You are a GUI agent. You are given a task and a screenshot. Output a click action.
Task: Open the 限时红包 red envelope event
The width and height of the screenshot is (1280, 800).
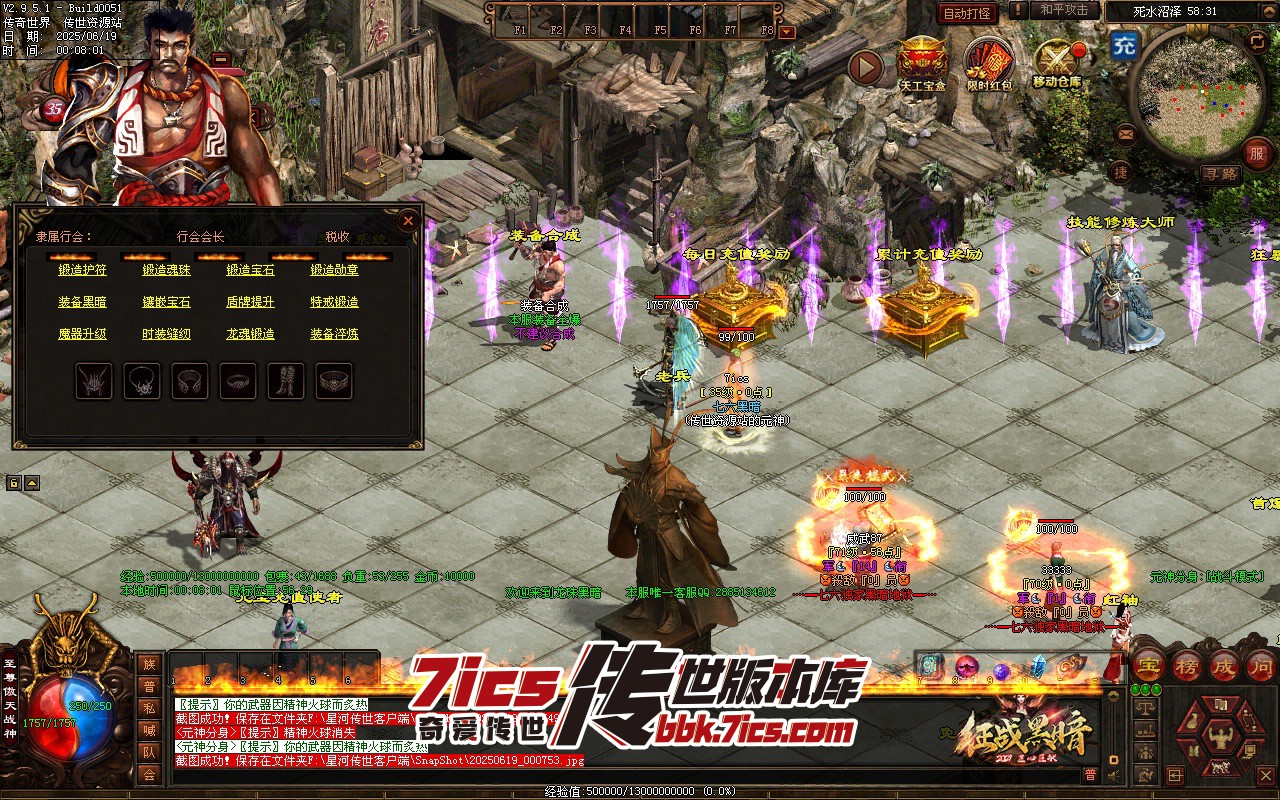point(989,62)
